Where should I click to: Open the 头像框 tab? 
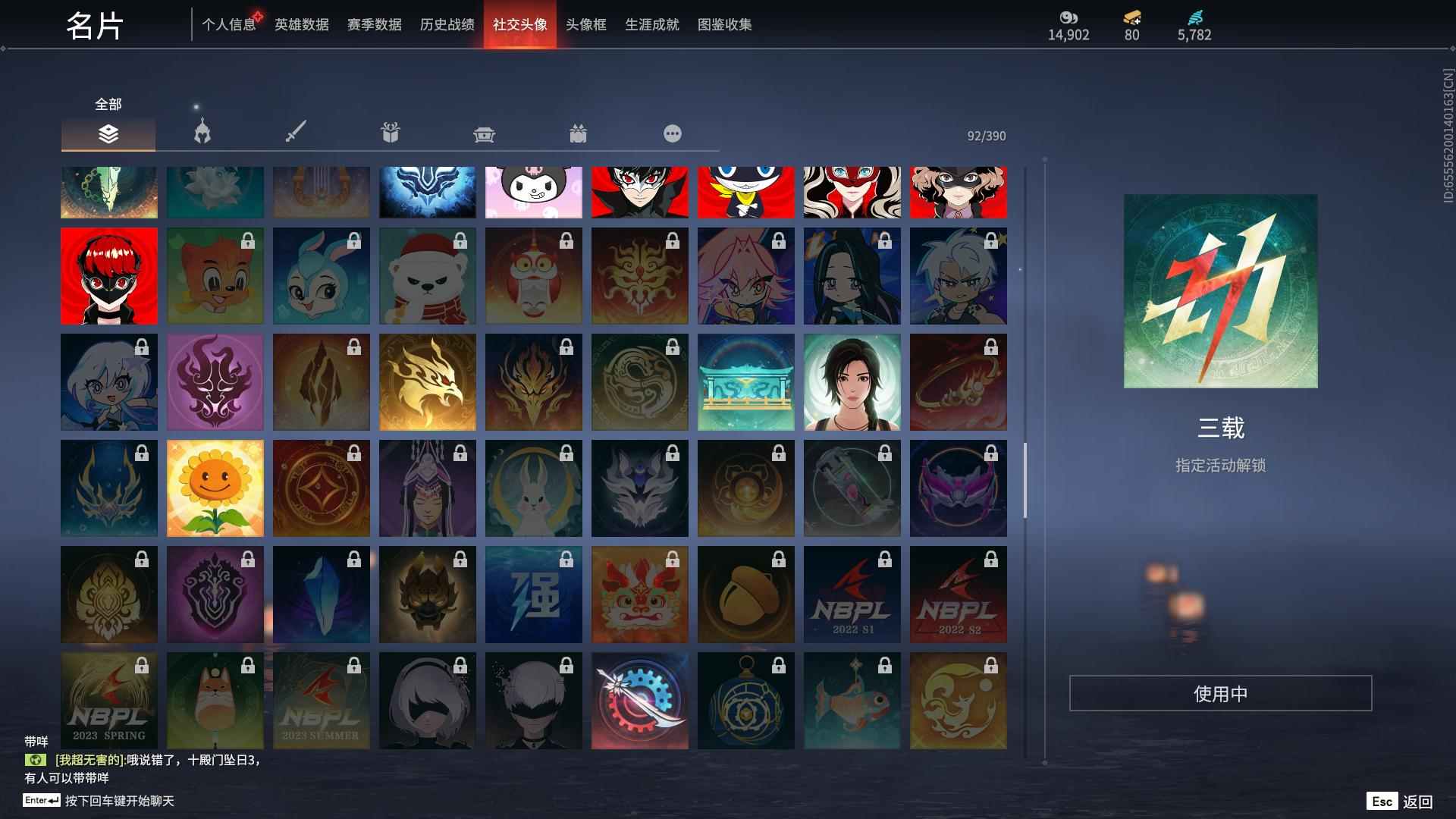584,24
